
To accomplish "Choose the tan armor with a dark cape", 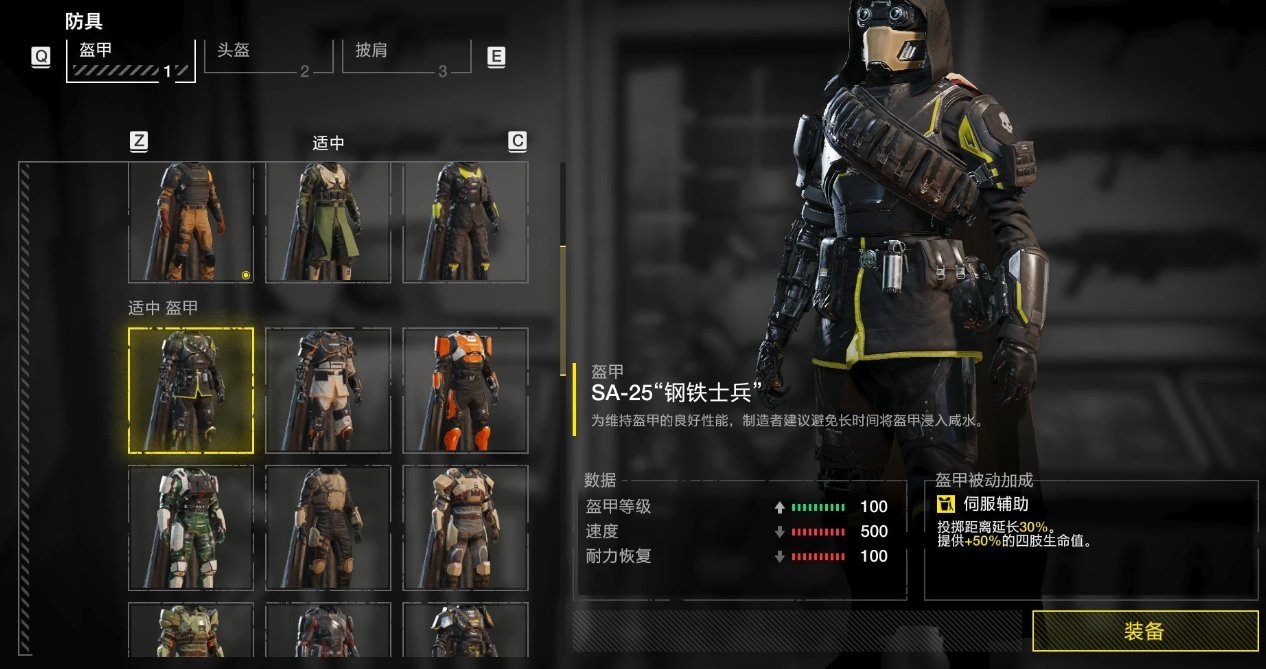I will [x=328, y=527].
